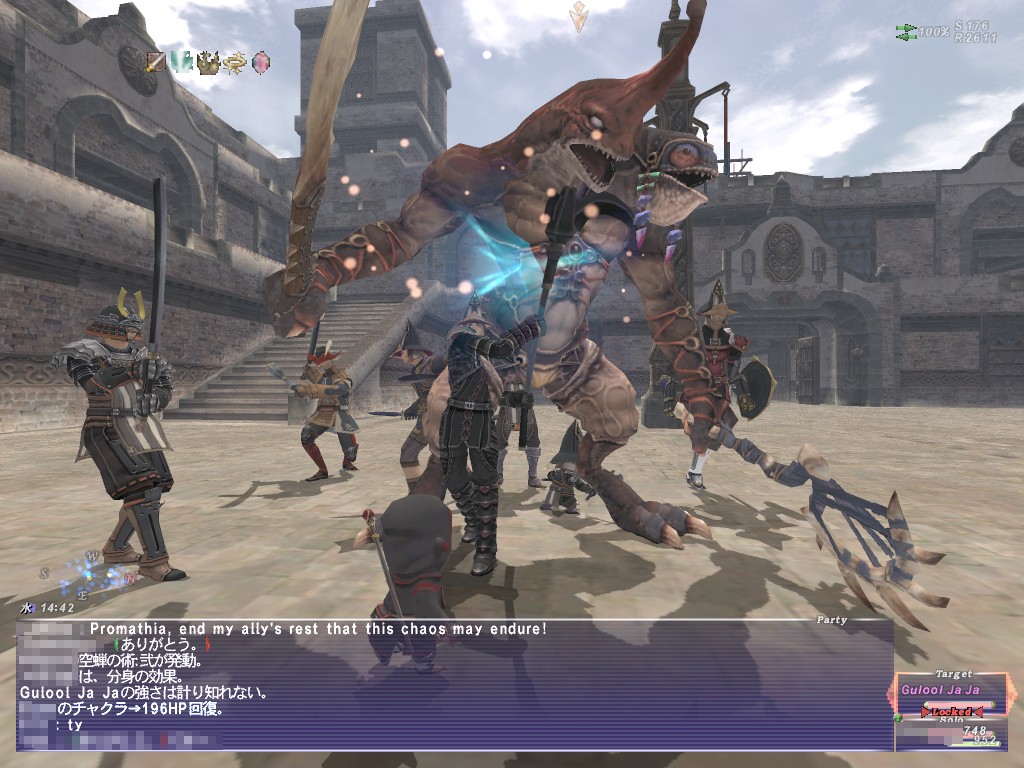Select the Gulool Ja Ja target window
Image resolution: width=1024 pixels, height=768 pixels.
click(952, 692)
